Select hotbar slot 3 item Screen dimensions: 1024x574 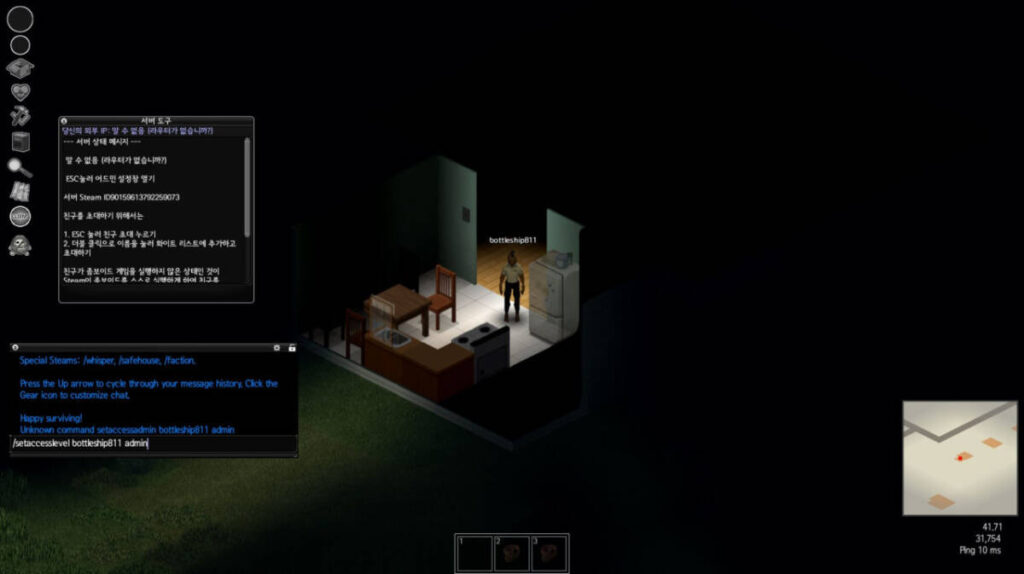[549, 553]
